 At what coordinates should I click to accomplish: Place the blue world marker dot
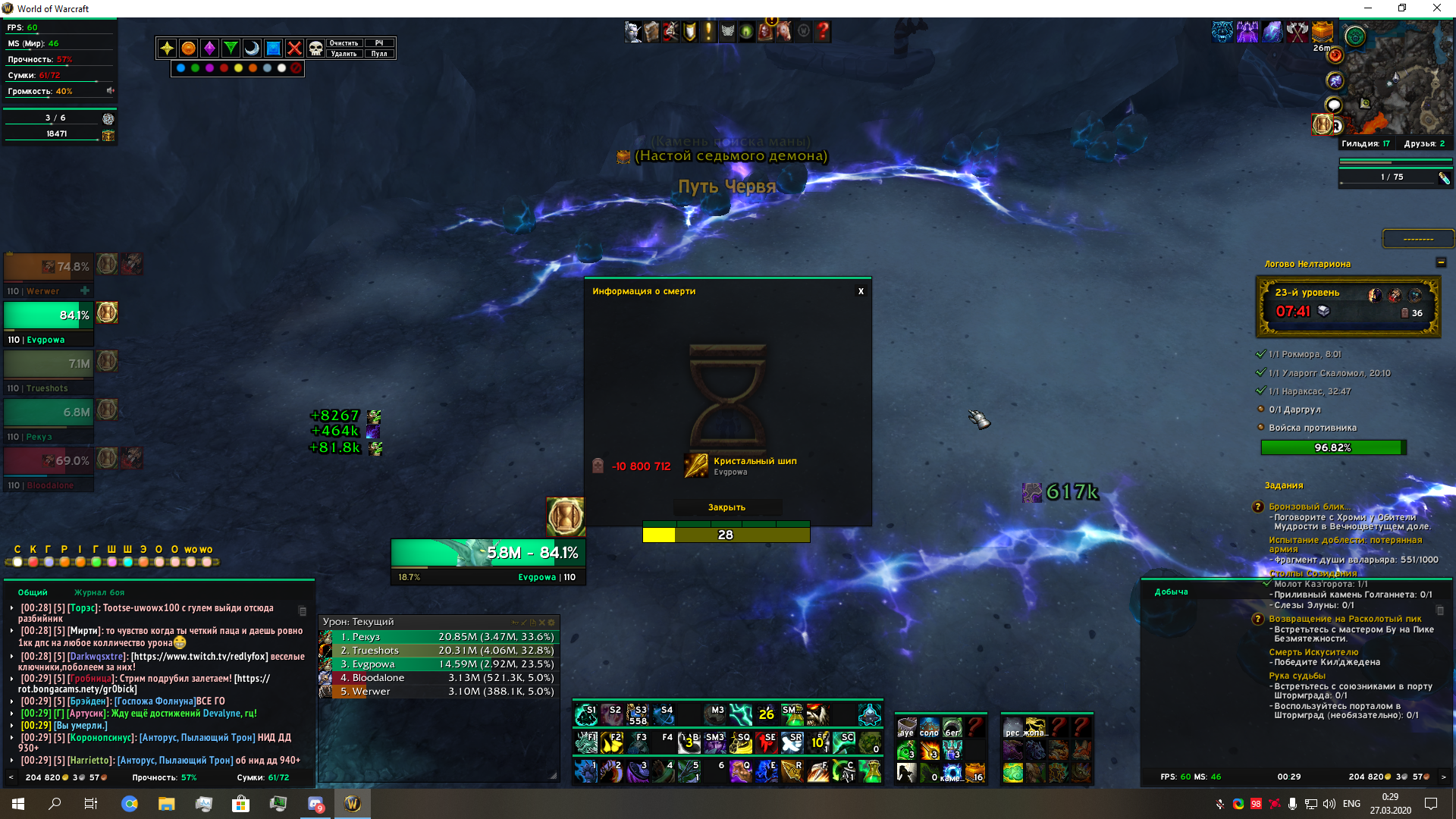(180, 68)
